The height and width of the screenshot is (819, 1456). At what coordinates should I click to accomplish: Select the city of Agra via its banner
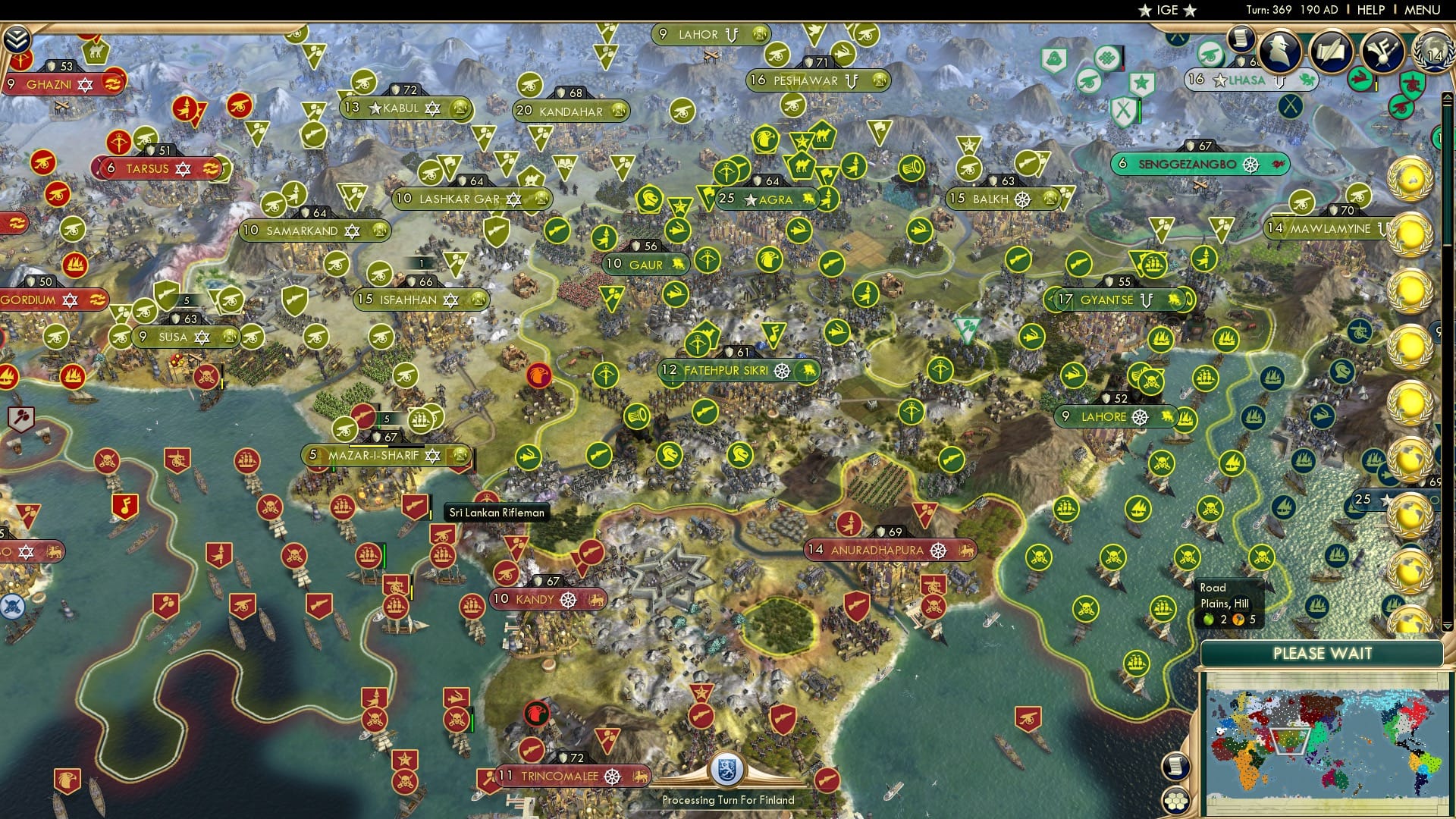coord(765,200)
